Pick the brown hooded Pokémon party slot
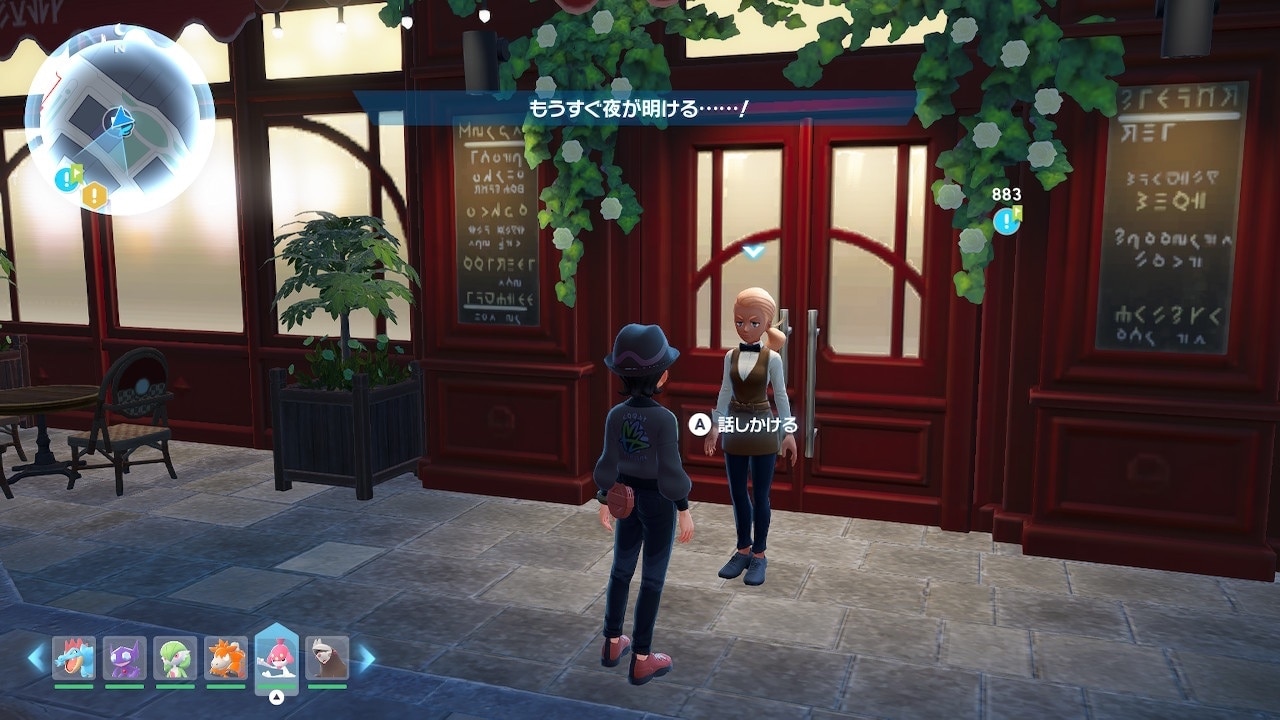This screenshot has height=720, width=1280. click(x=327, y=658)
